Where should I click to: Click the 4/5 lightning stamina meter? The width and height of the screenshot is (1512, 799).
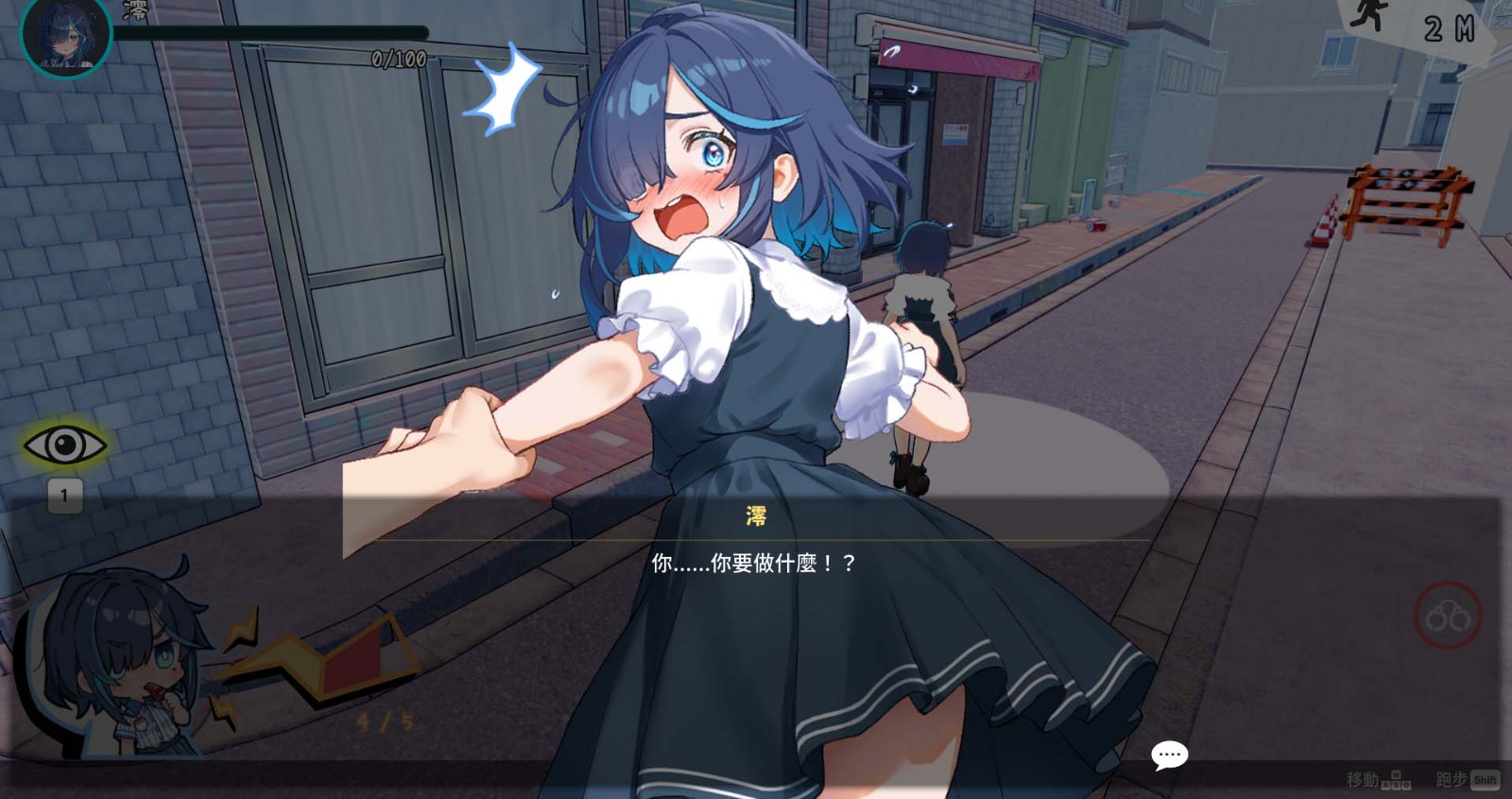pyautogui.click(x=381, y=719)
